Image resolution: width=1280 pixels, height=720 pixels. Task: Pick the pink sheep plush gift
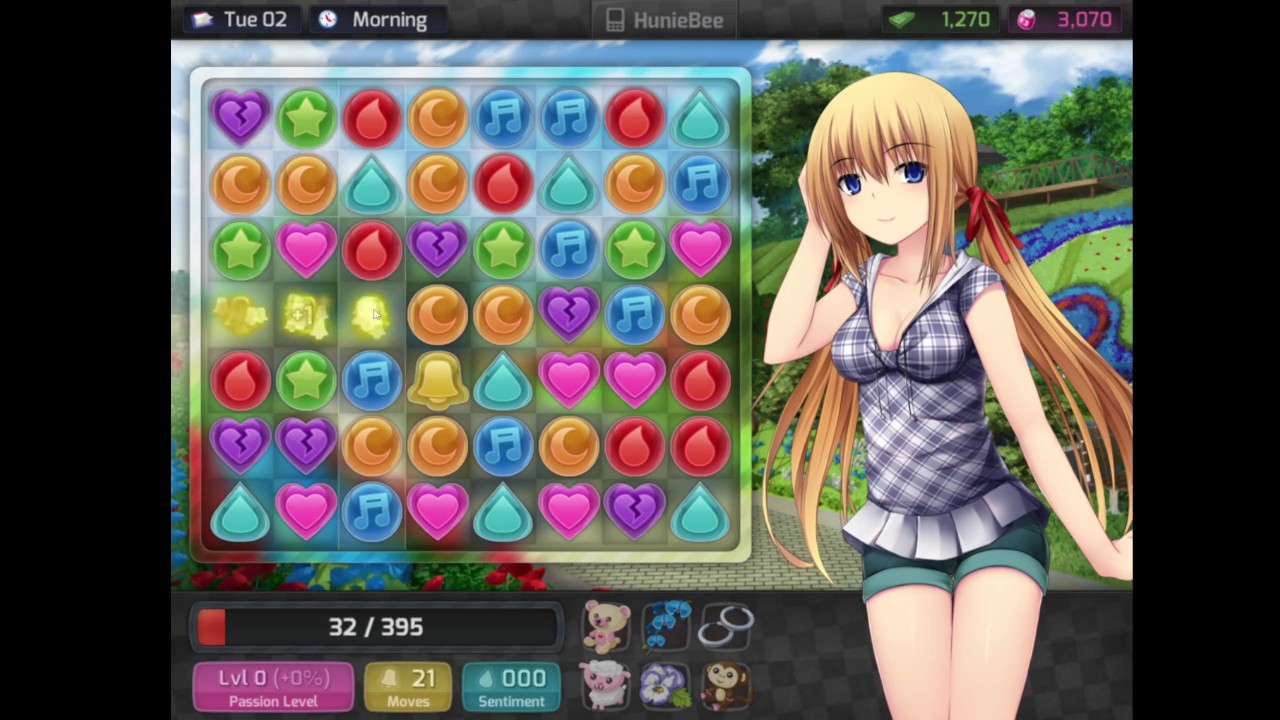607,686
